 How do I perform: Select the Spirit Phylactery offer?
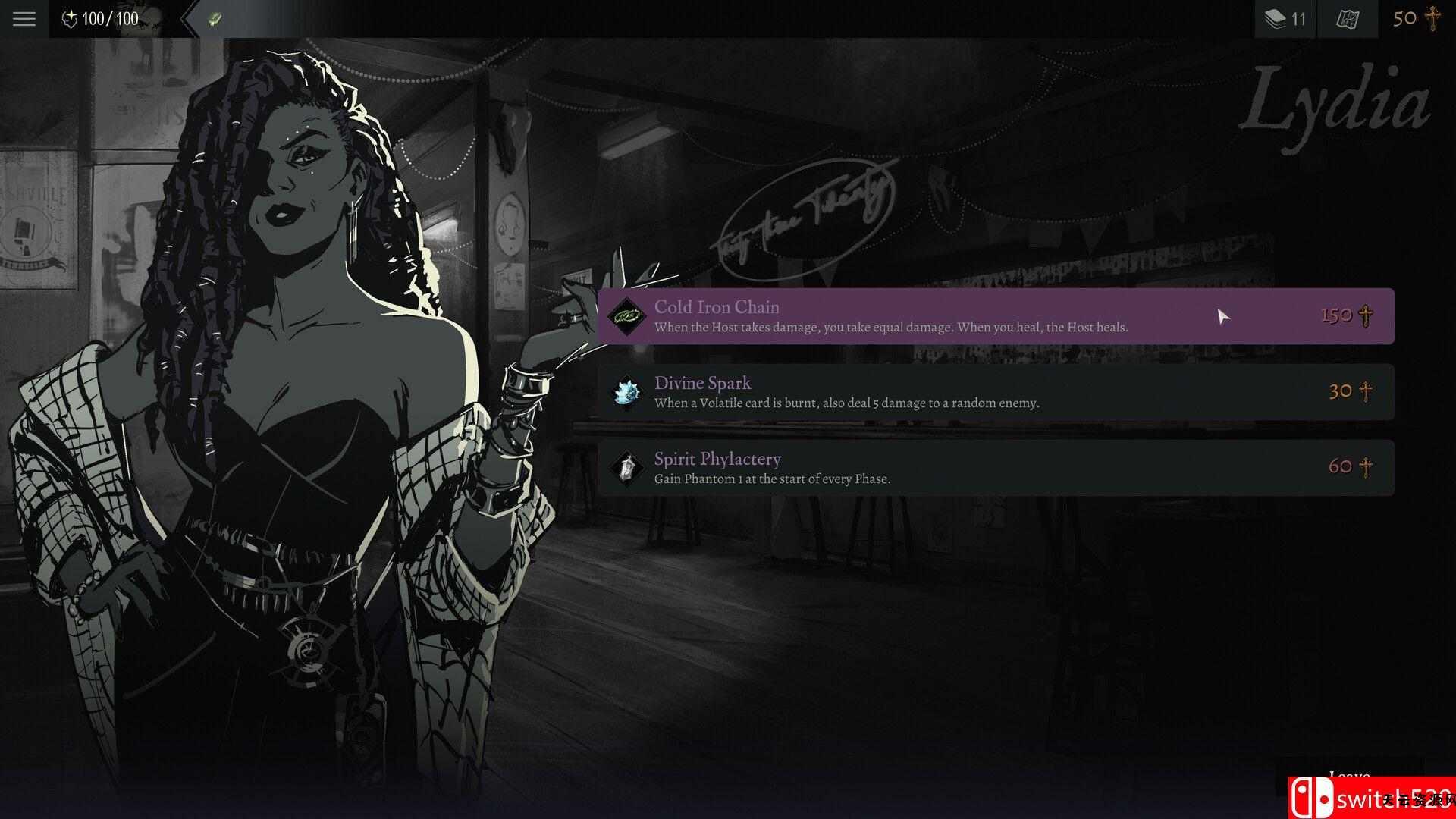(x=995, y=468)
